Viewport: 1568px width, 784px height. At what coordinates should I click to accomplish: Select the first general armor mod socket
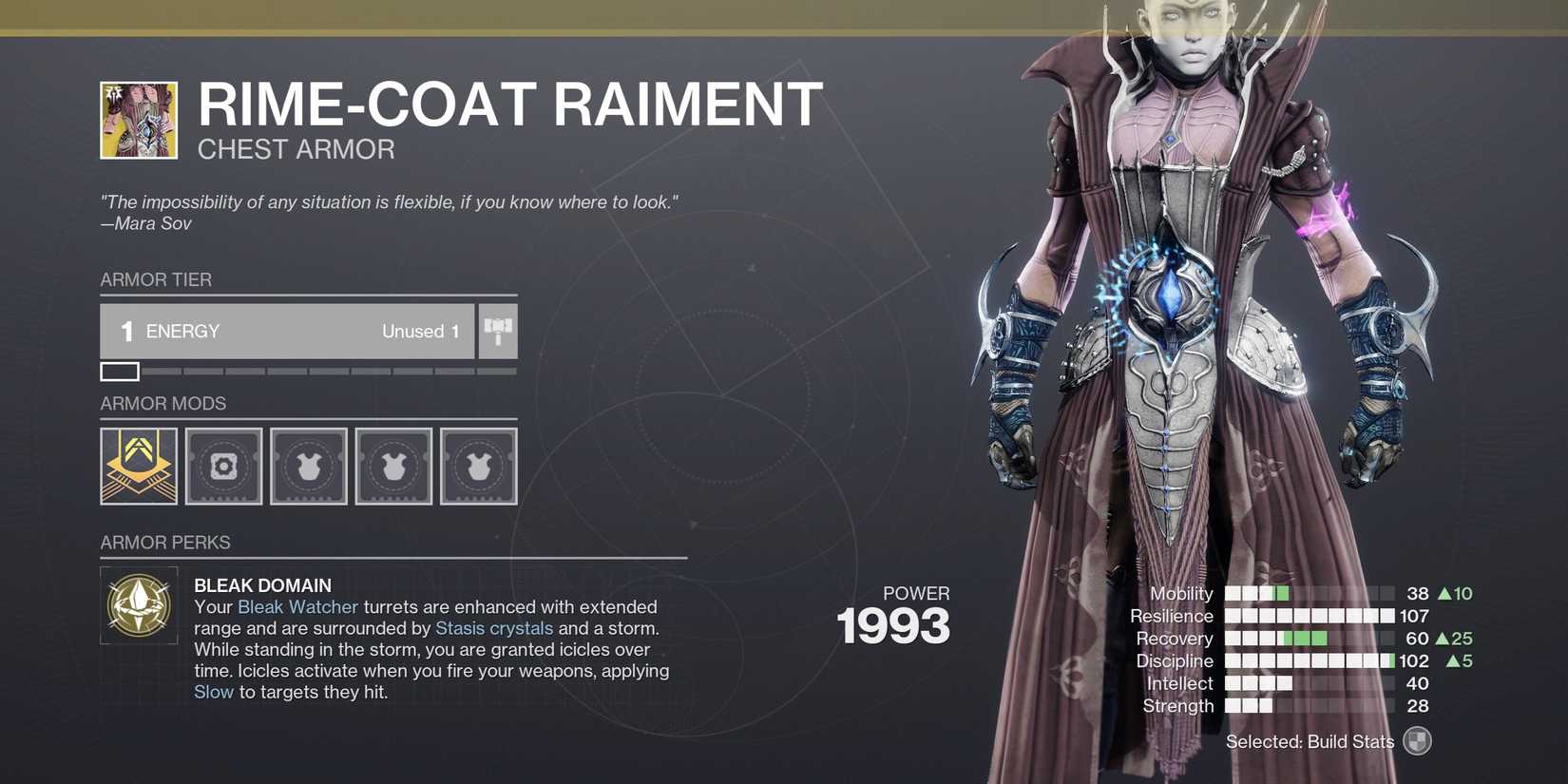pyautogui.click(x=223, y=466)
